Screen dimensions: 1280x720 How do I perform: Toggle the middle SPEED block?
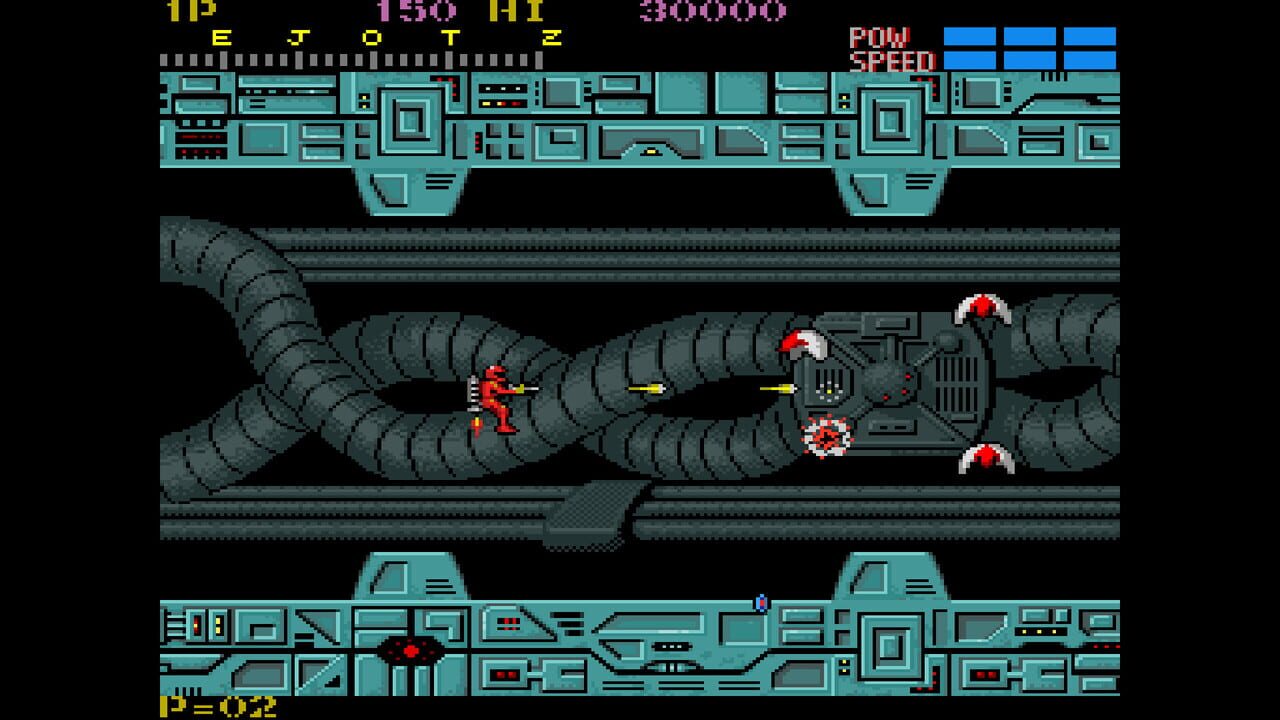tap(1028, 58)
